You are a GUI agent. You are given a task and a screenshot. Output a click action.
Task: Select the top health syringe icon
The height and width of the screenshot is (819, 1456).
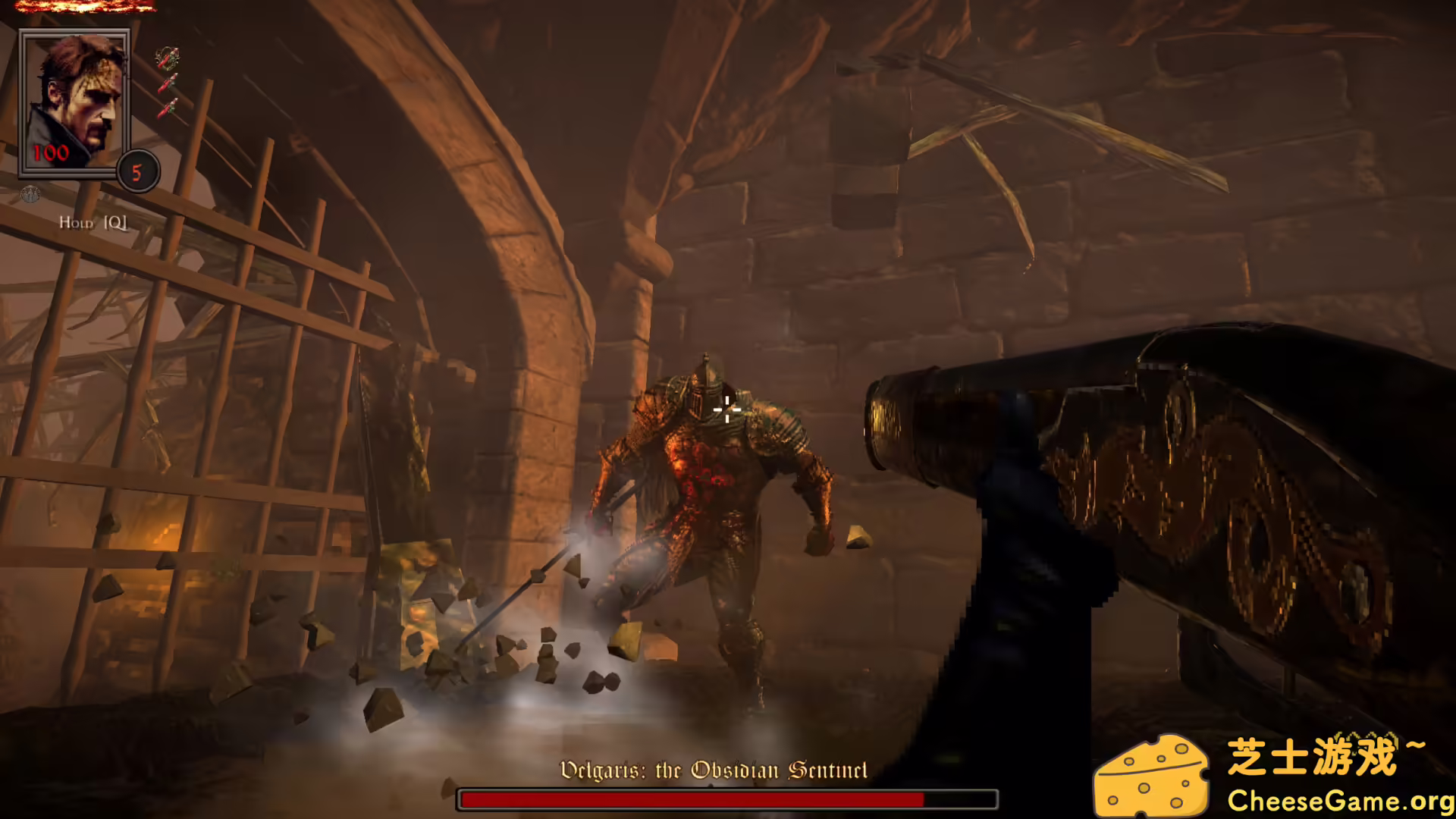(168, 58)
